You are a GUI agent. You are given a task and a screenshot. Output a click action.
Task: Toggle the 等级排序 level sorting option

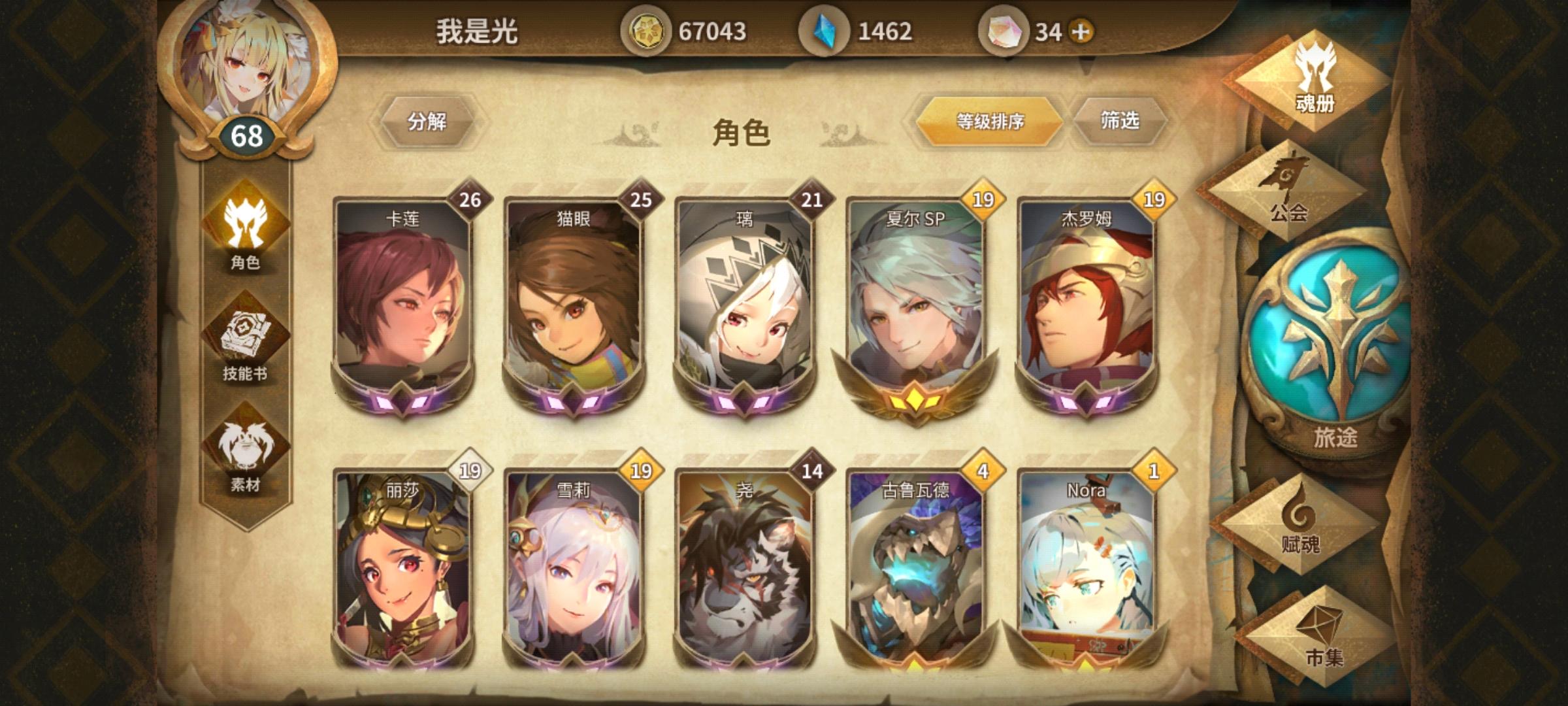[990, 122]
